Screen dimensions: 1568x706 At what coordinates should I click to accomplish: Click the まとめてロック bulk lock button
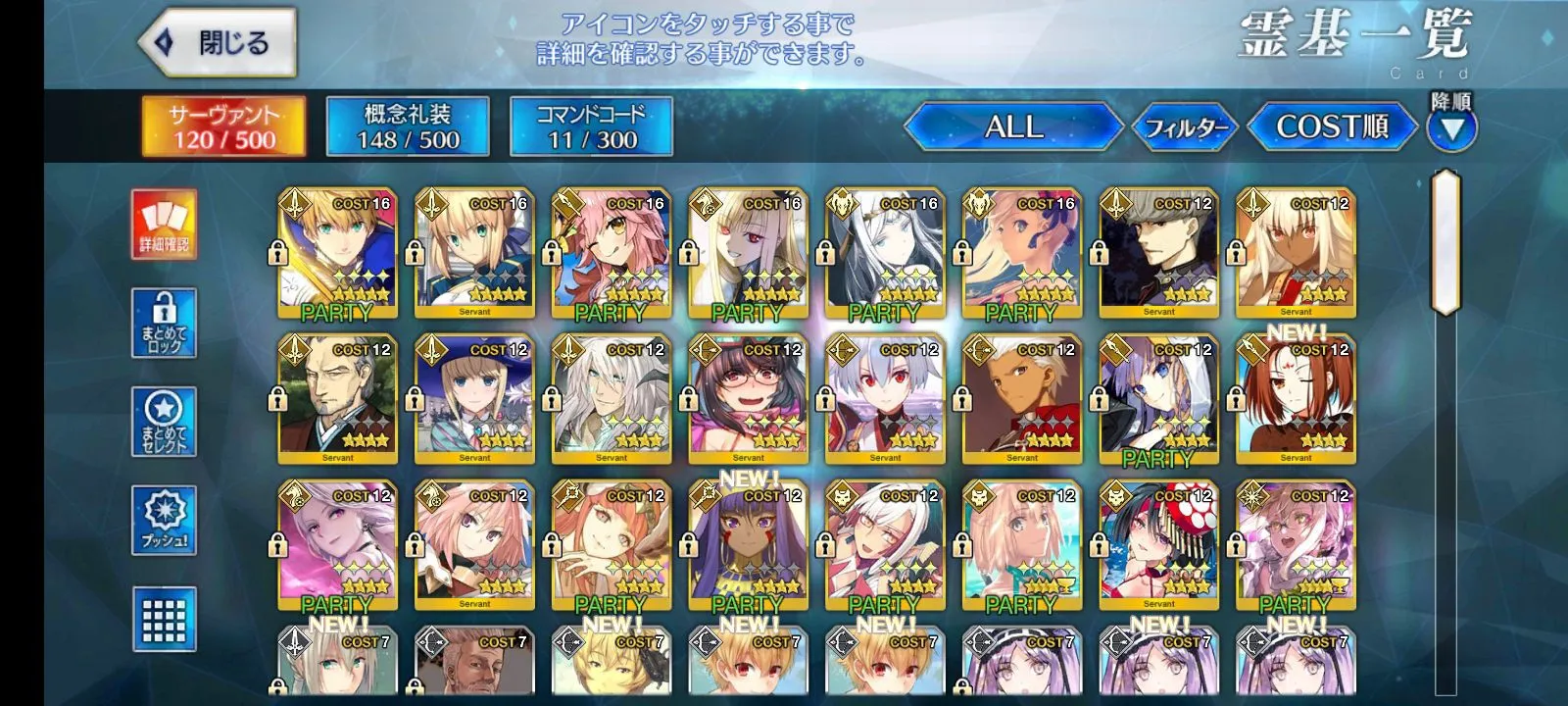click(164, 323)
